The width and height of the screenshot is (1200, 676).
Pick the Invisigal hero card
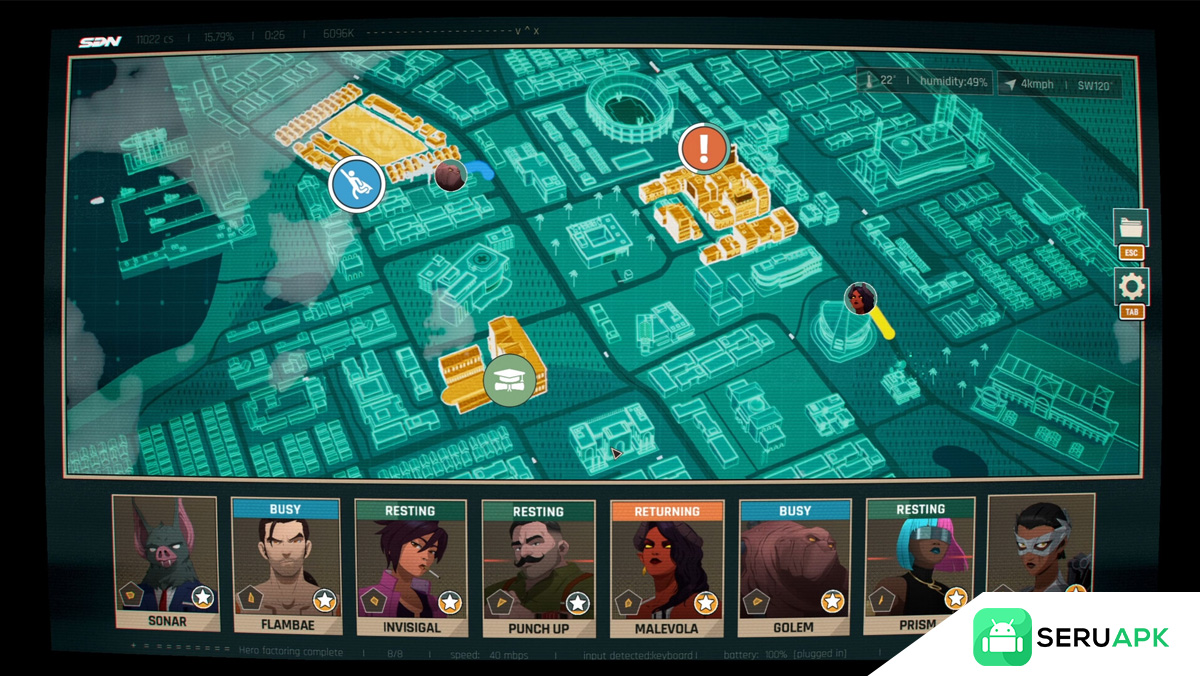[410, 567]
